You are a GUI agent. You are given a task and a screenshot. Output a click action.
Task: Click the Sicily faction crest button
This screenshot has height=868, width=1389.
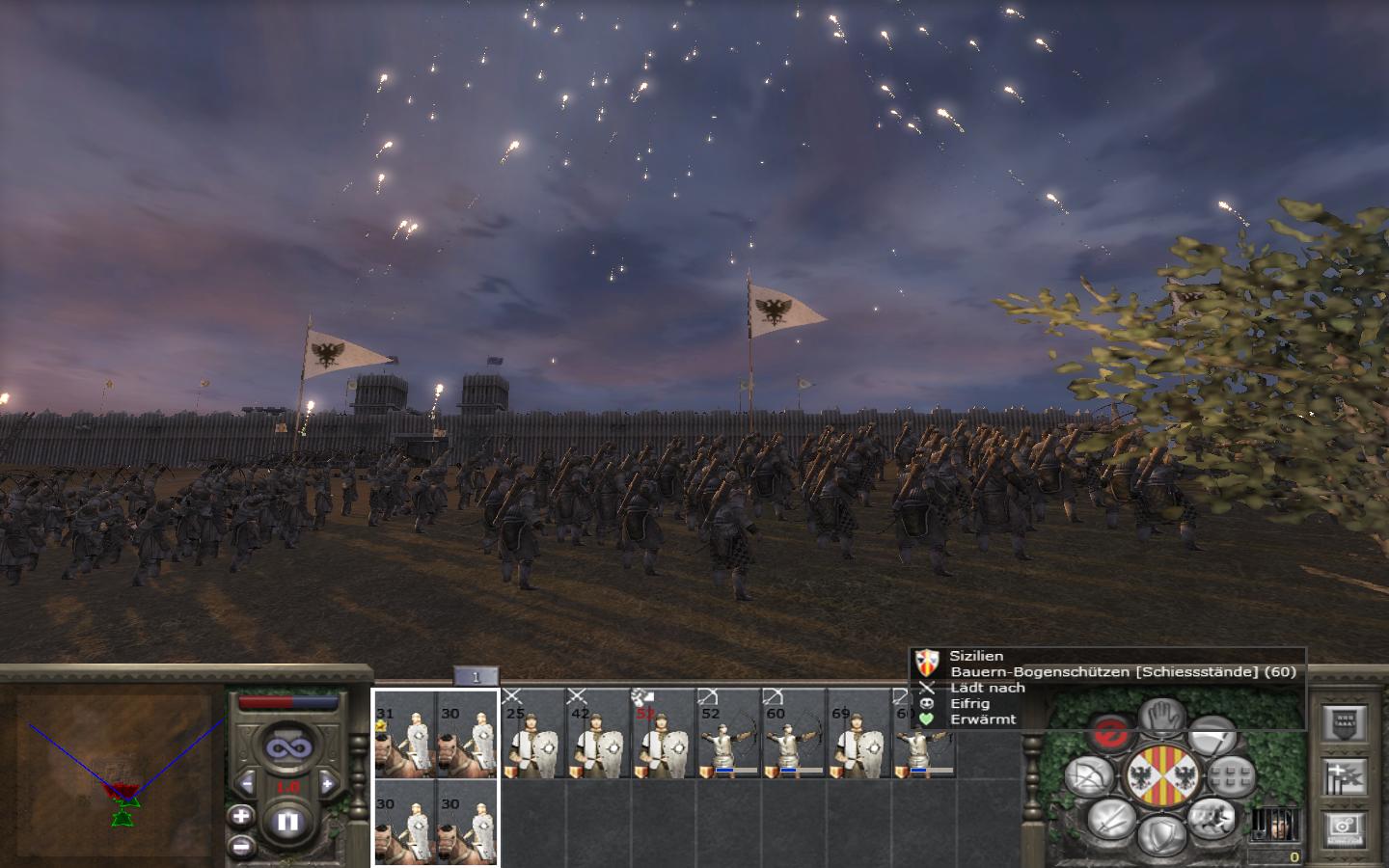(x=1160, y=776)
